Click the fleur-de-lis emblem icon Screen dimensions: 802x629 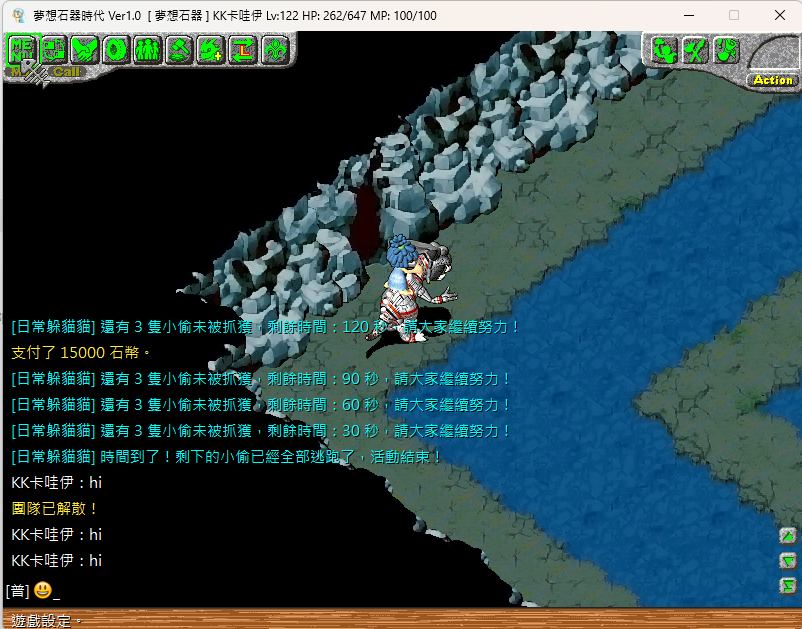click(x=274, y=49)
